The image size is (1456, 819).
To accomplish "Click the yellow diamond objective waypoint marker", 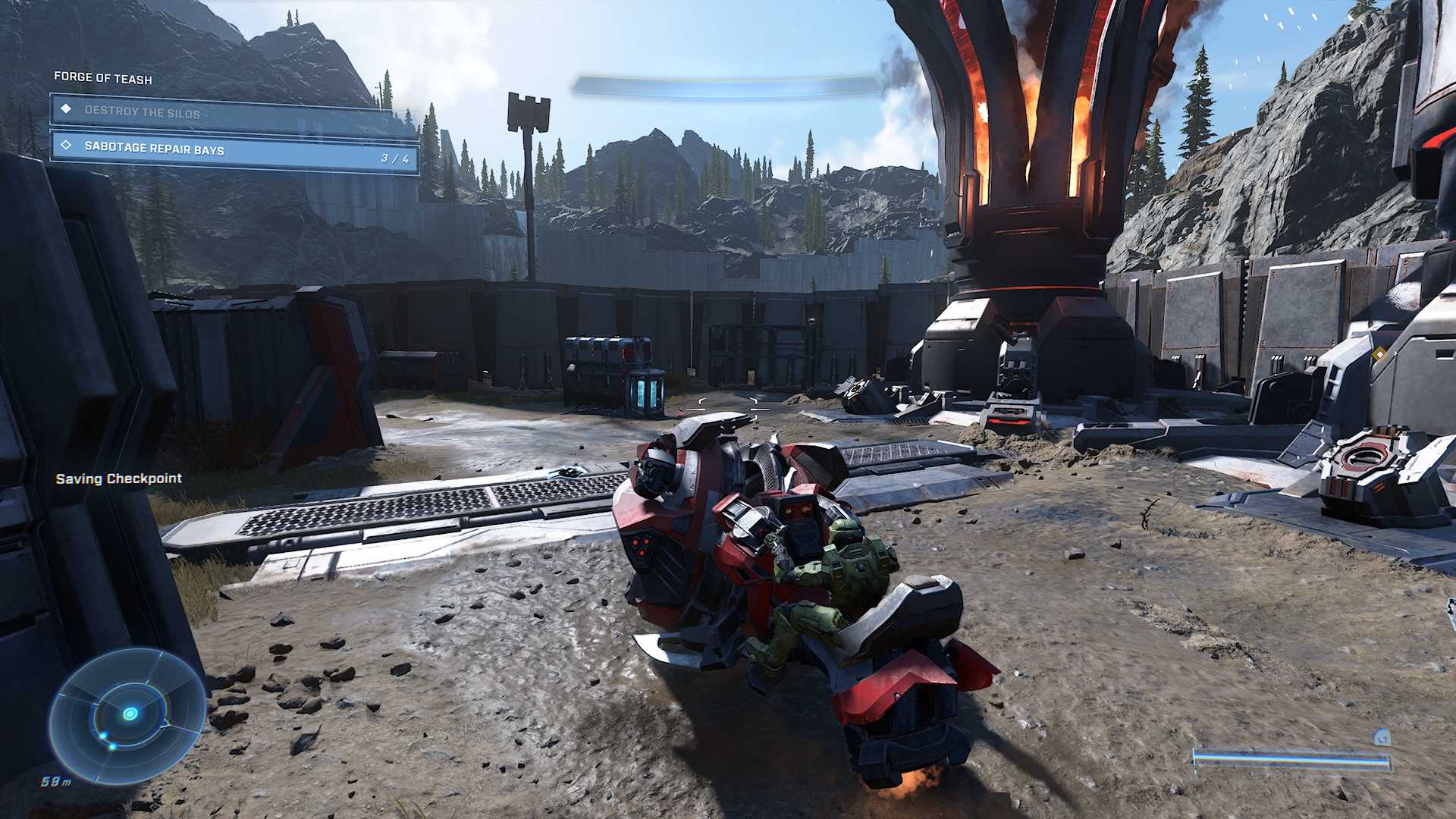I will coord(1379,353).
